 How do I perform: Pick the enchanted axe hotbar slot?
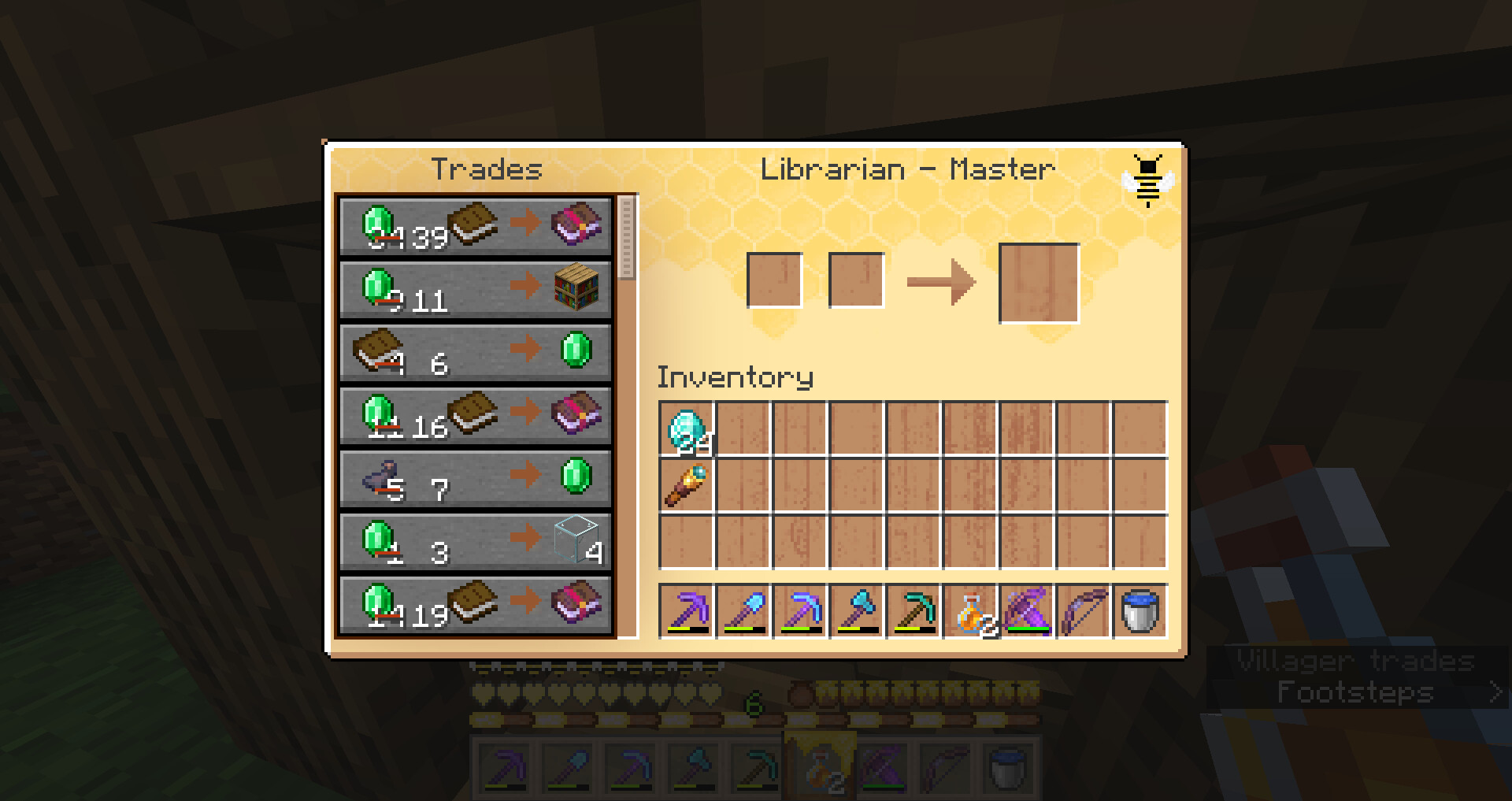click(857, 611)
